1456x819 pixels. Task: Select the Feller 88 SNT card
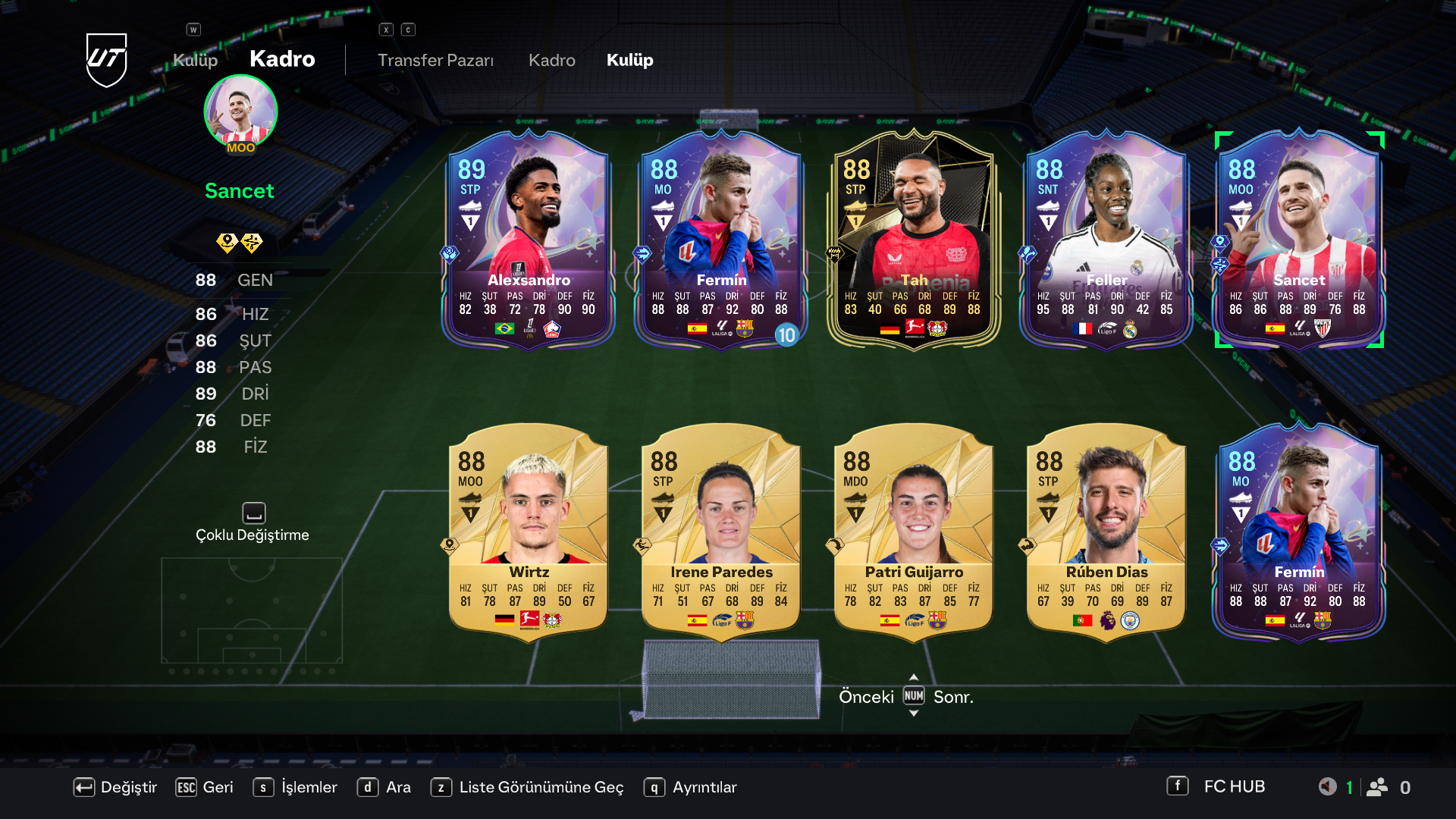pos(1106,239)
